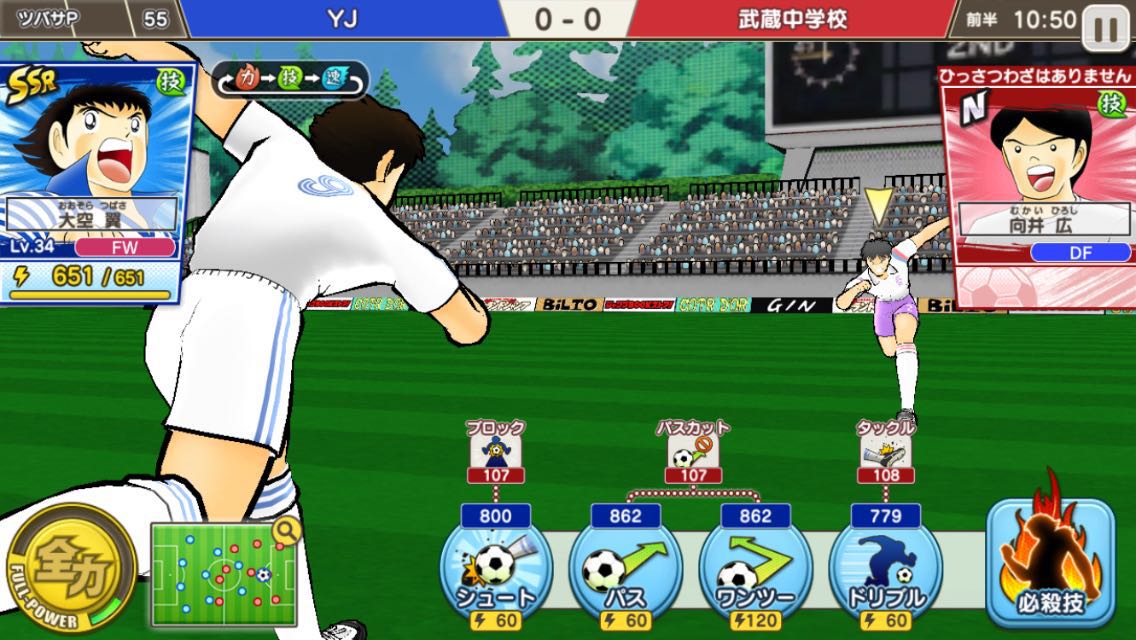
Task: Tap the 向井広 opponent card
Action: click(1038, 180)
